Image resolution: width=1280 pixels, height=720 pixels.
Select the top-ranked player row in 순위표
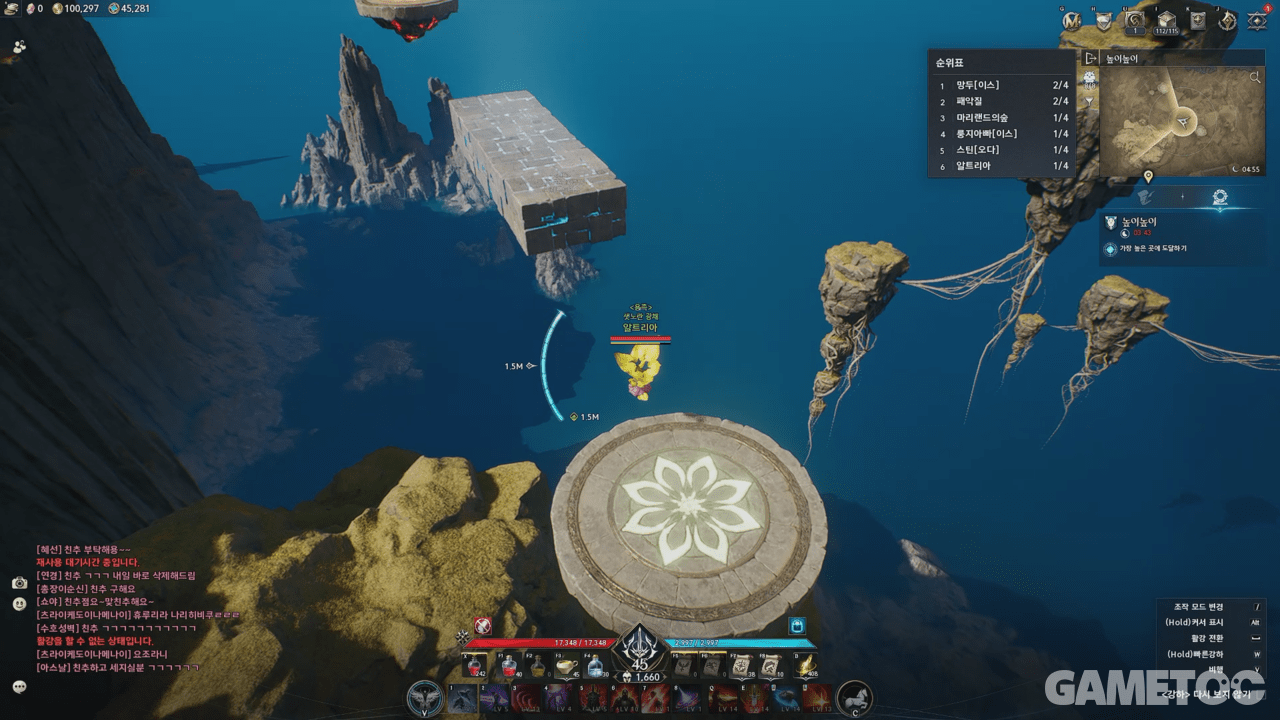[1002, 85]
